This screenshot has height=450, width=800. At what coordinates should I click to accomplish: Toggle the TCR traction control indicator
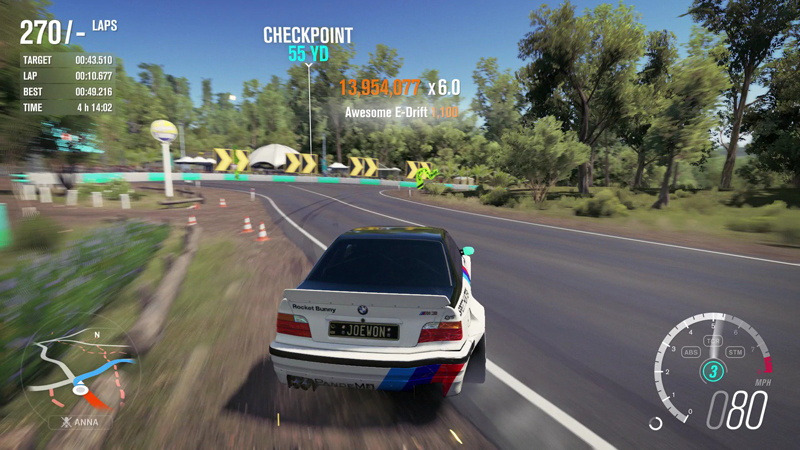[x=713, y=342]
